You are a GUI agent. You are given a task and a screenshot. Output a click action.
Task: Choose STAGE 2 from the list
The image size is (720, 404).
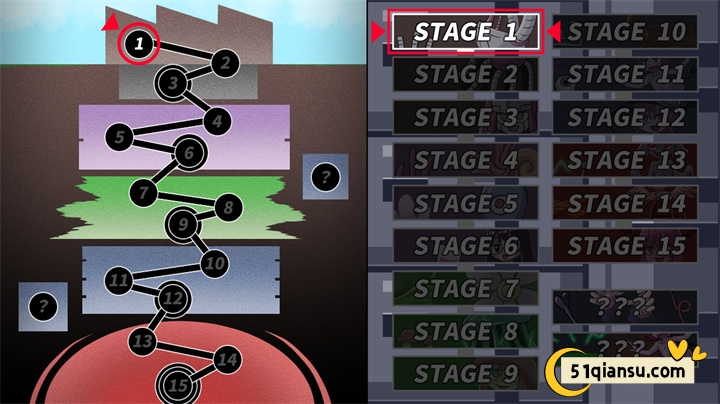466,74
